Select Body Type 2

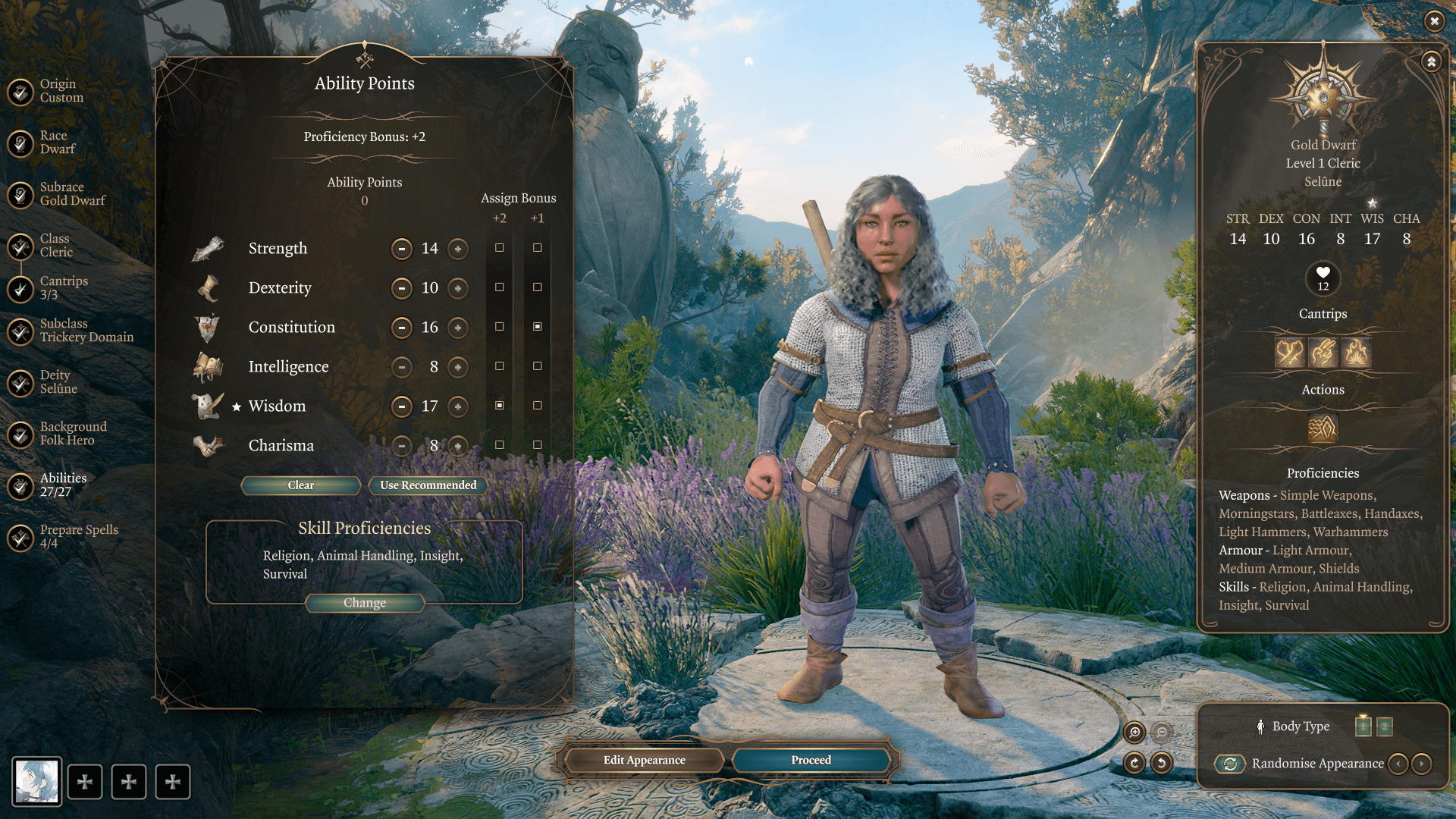tap(1384, 726)
